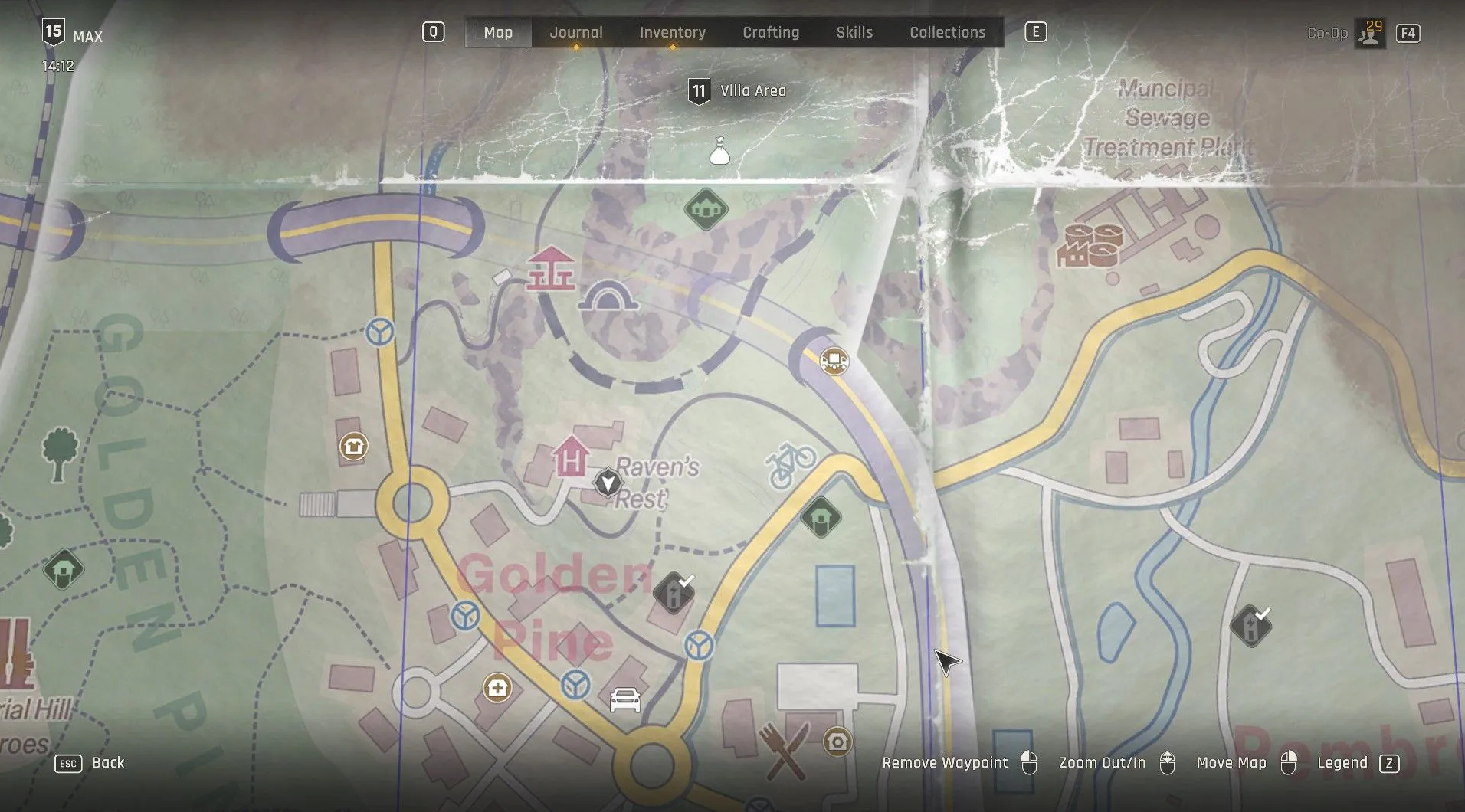Click the bus stop marker on the highway
The image size is (1465, 812).
(x=834, y=360)
